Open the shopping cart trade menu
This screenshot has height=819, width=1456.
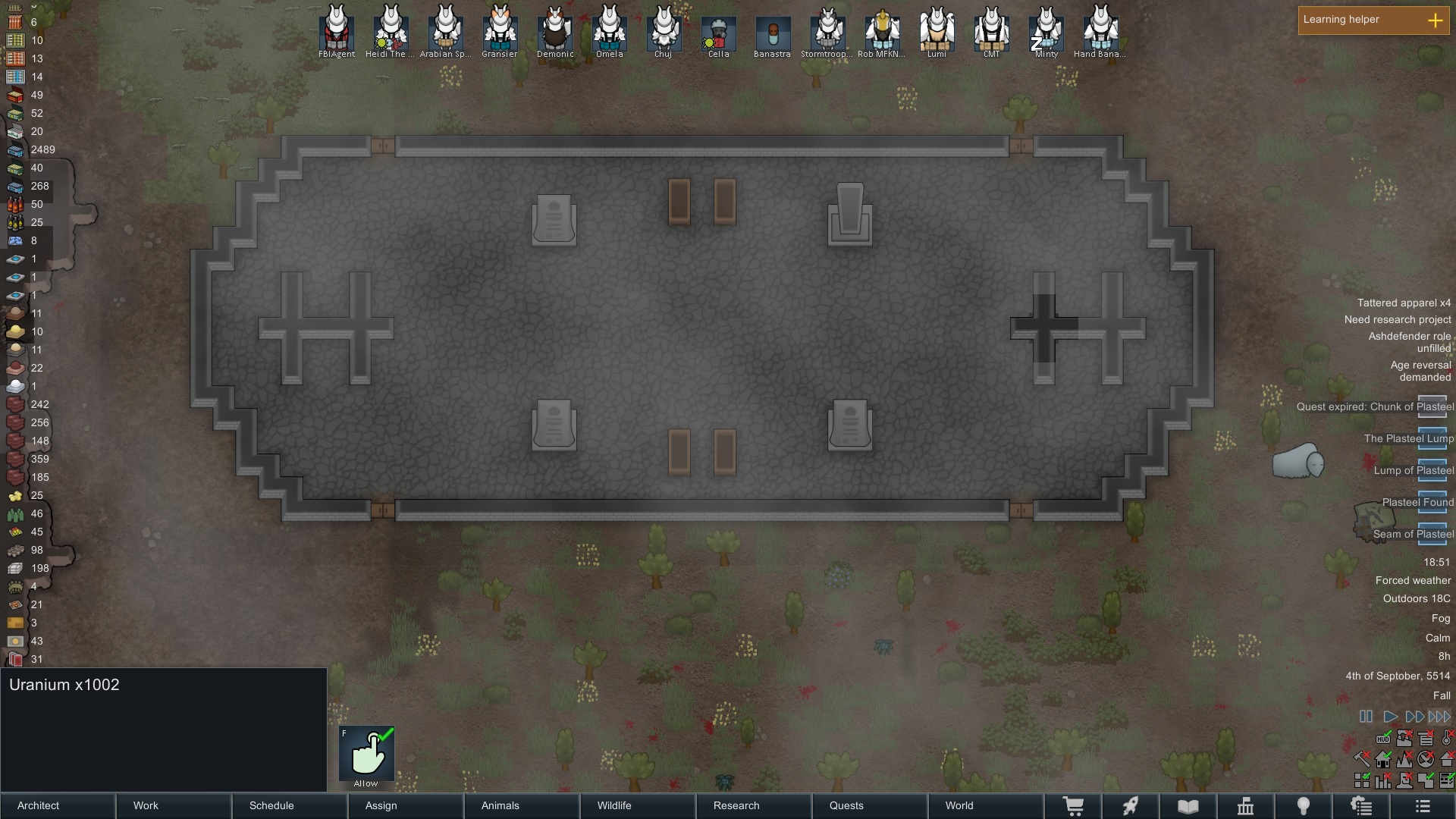1073,805
